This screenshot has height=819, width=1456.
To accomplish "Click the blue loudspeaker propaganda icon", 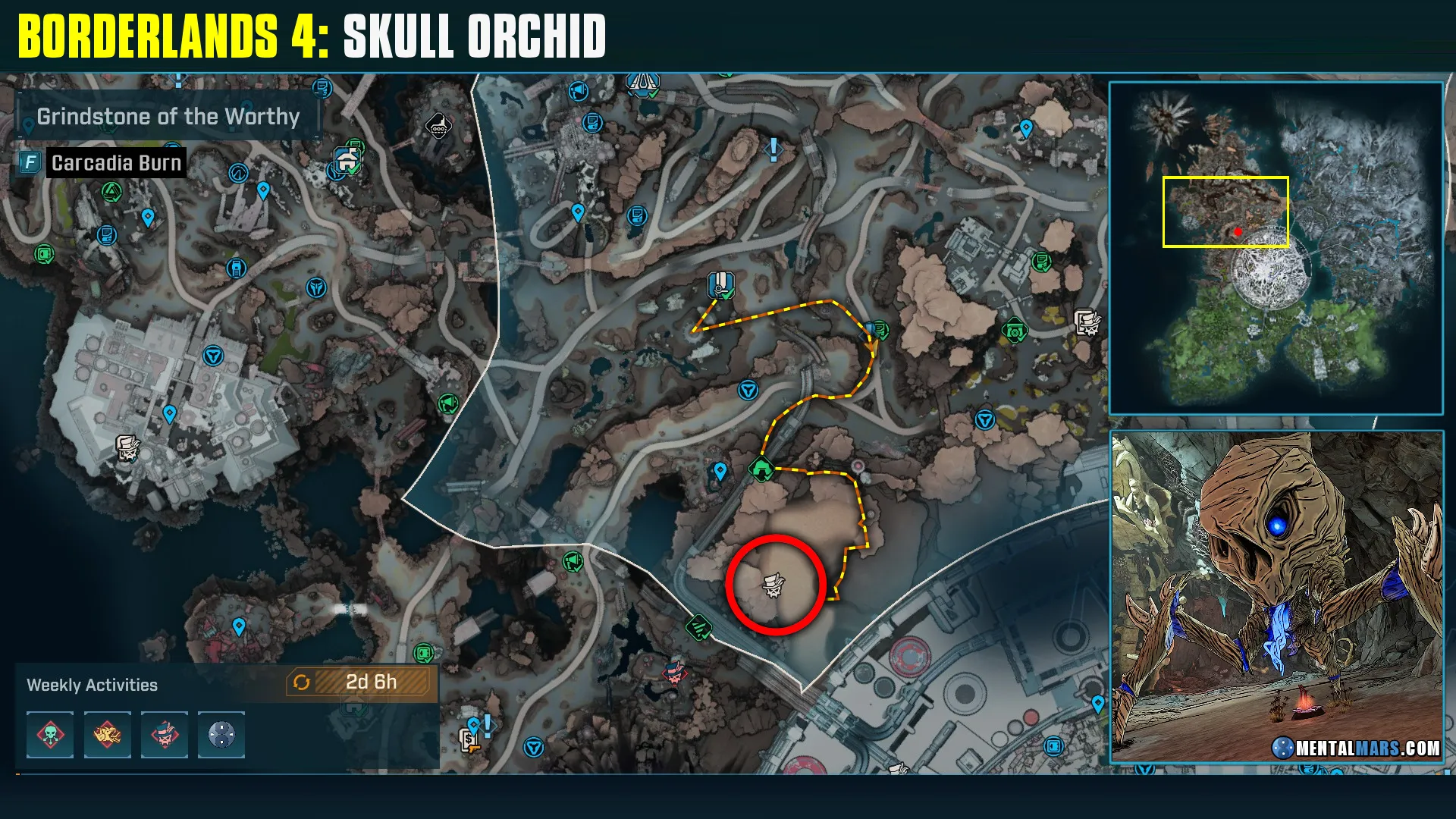I will pyautogui.click(x=578, y=91).
